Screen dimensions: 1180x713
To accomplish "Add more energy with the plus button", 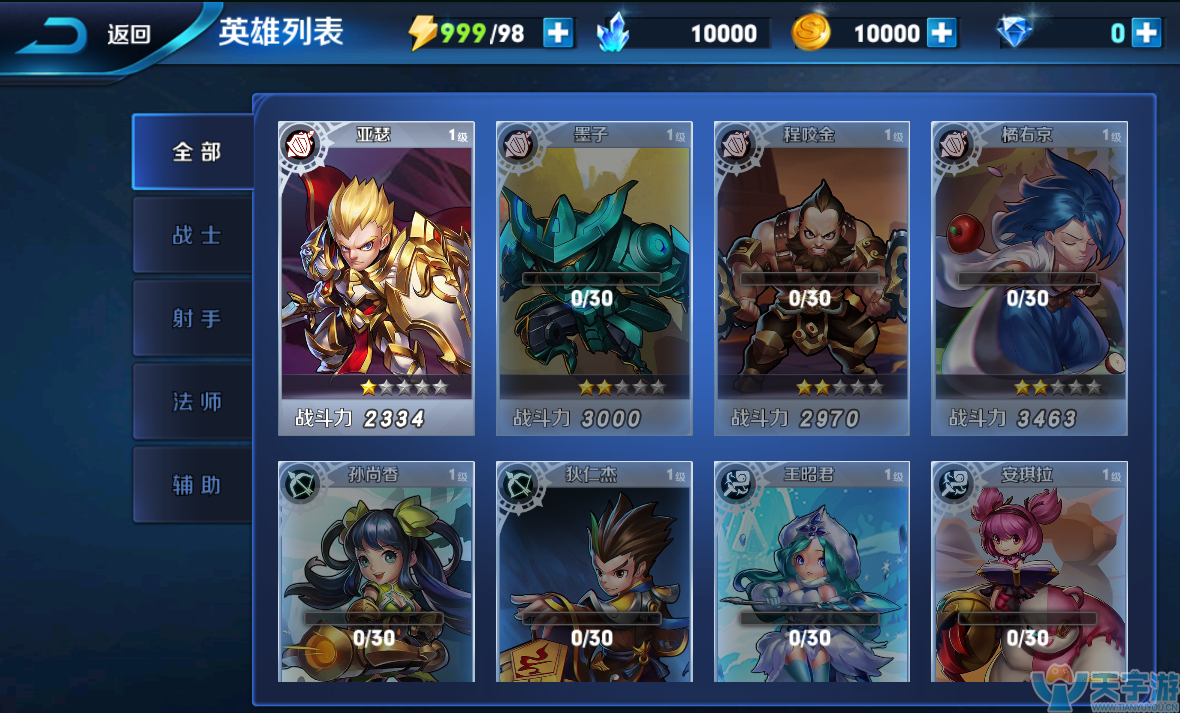I will pyautogui.click(x=558, y=33).
